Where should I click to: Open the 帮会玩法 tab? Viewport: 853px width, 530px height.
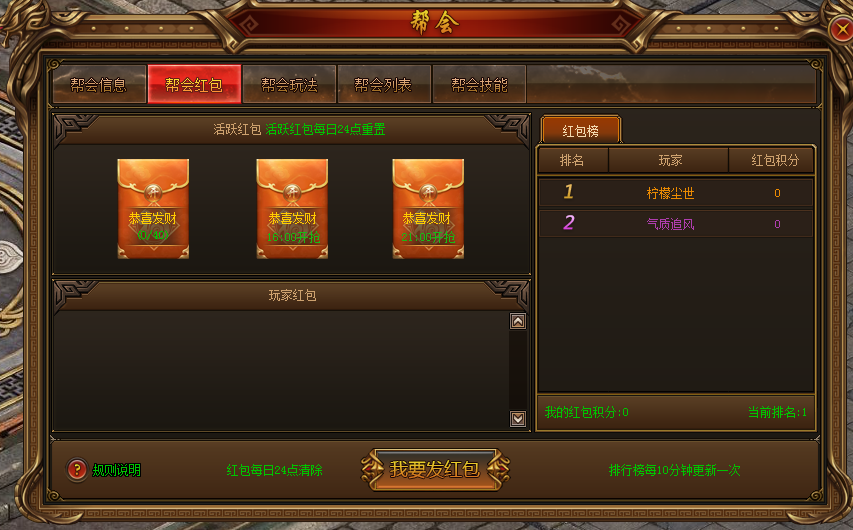(289, 85)
